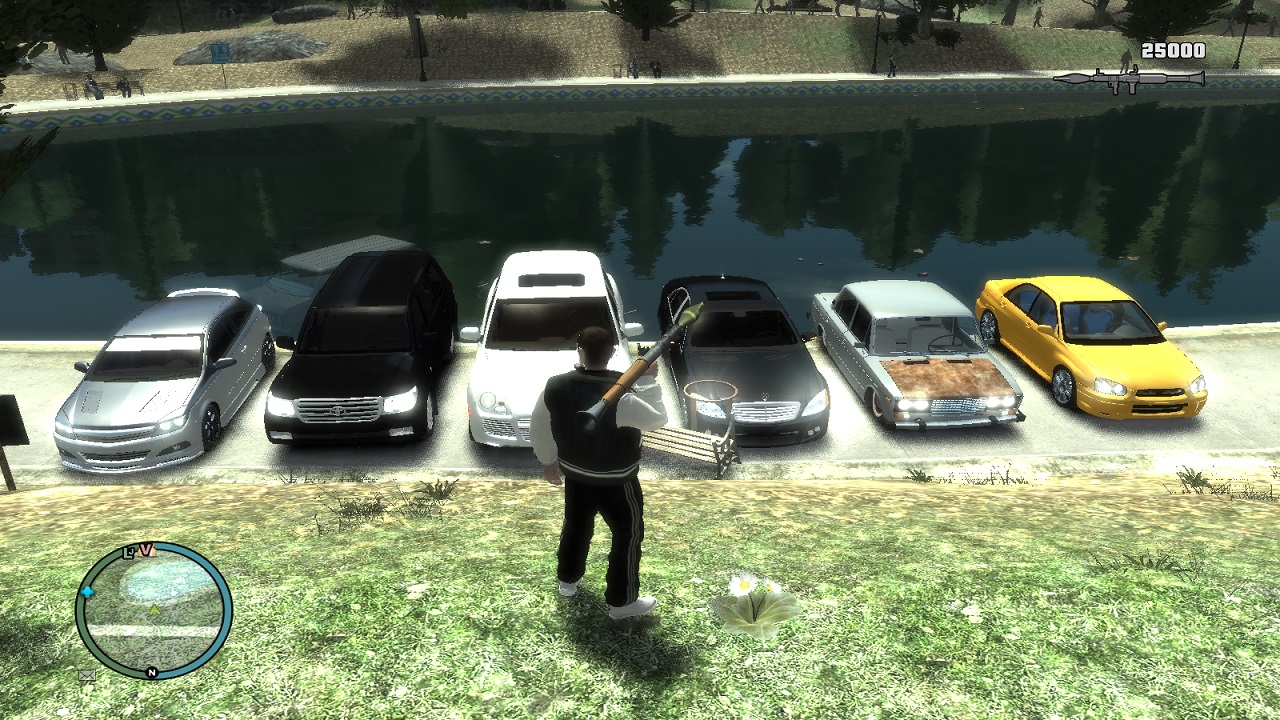Click the circular minimap radar

(x=153, y=611)
